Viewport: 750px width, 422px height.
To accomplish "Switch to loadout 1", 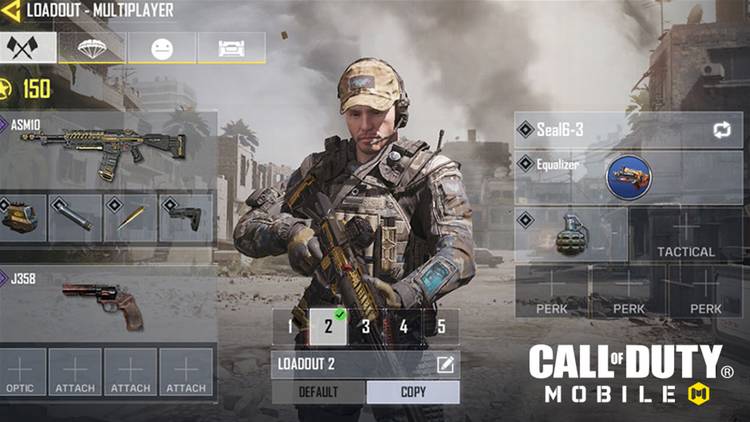I will [291, 326].
